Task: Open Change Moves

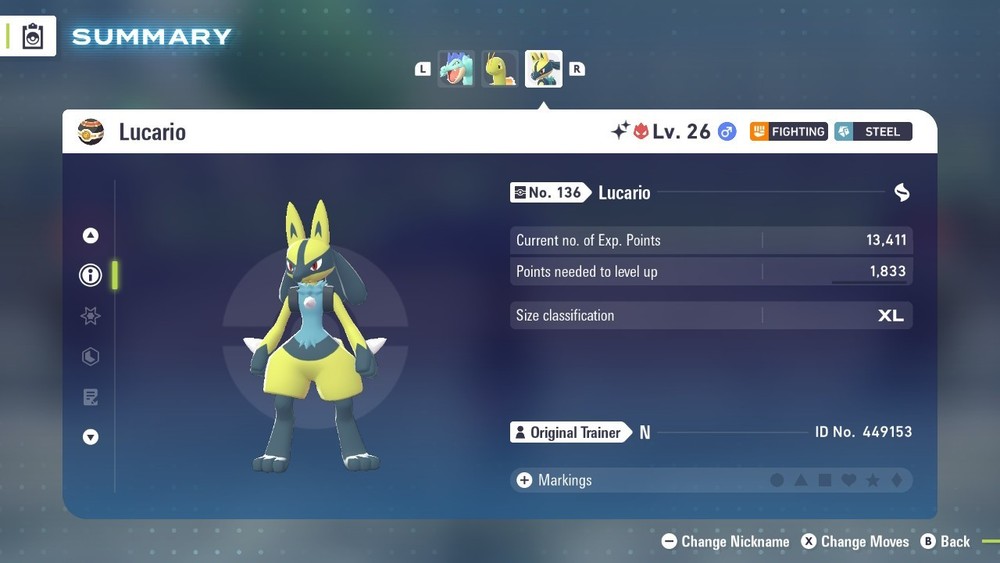Action: (855, 541)
